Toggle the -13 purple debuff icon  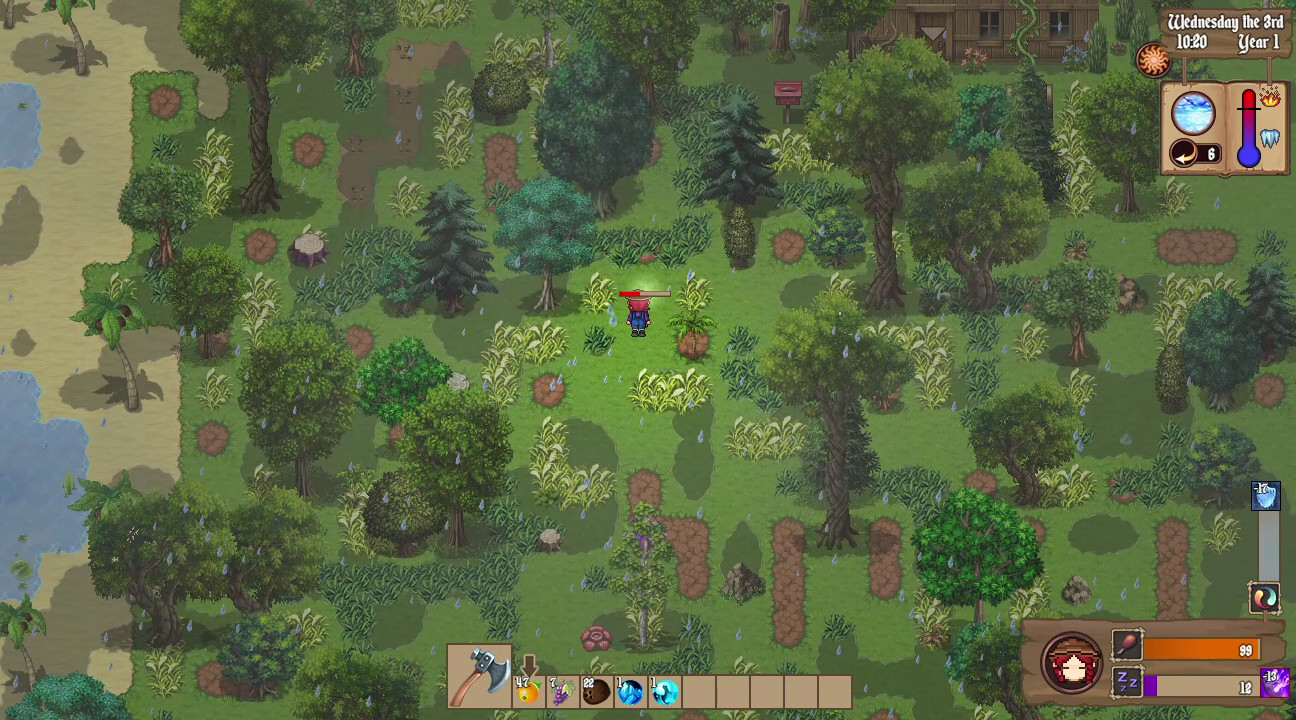[x=1274, y=683]
